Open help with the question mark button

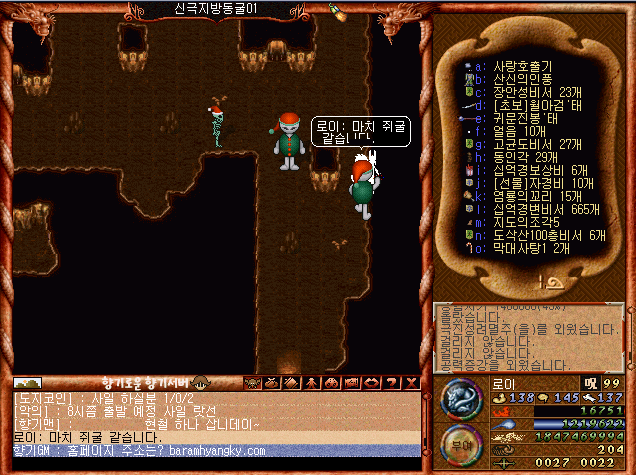coord(394,383)
